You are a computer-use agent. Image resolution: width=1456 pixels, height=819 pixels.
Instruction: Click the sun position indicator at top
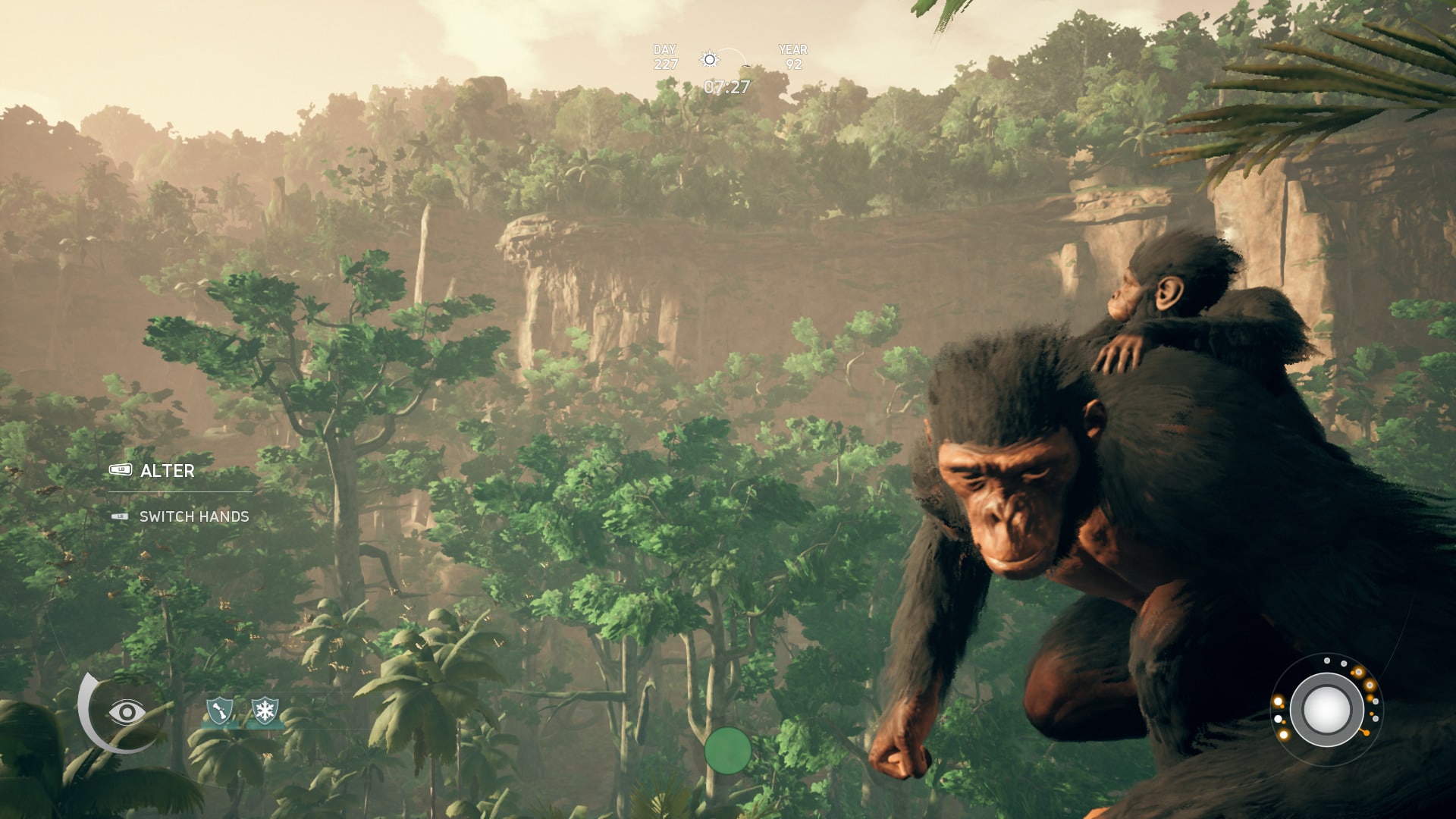click(x=710, y=58)
